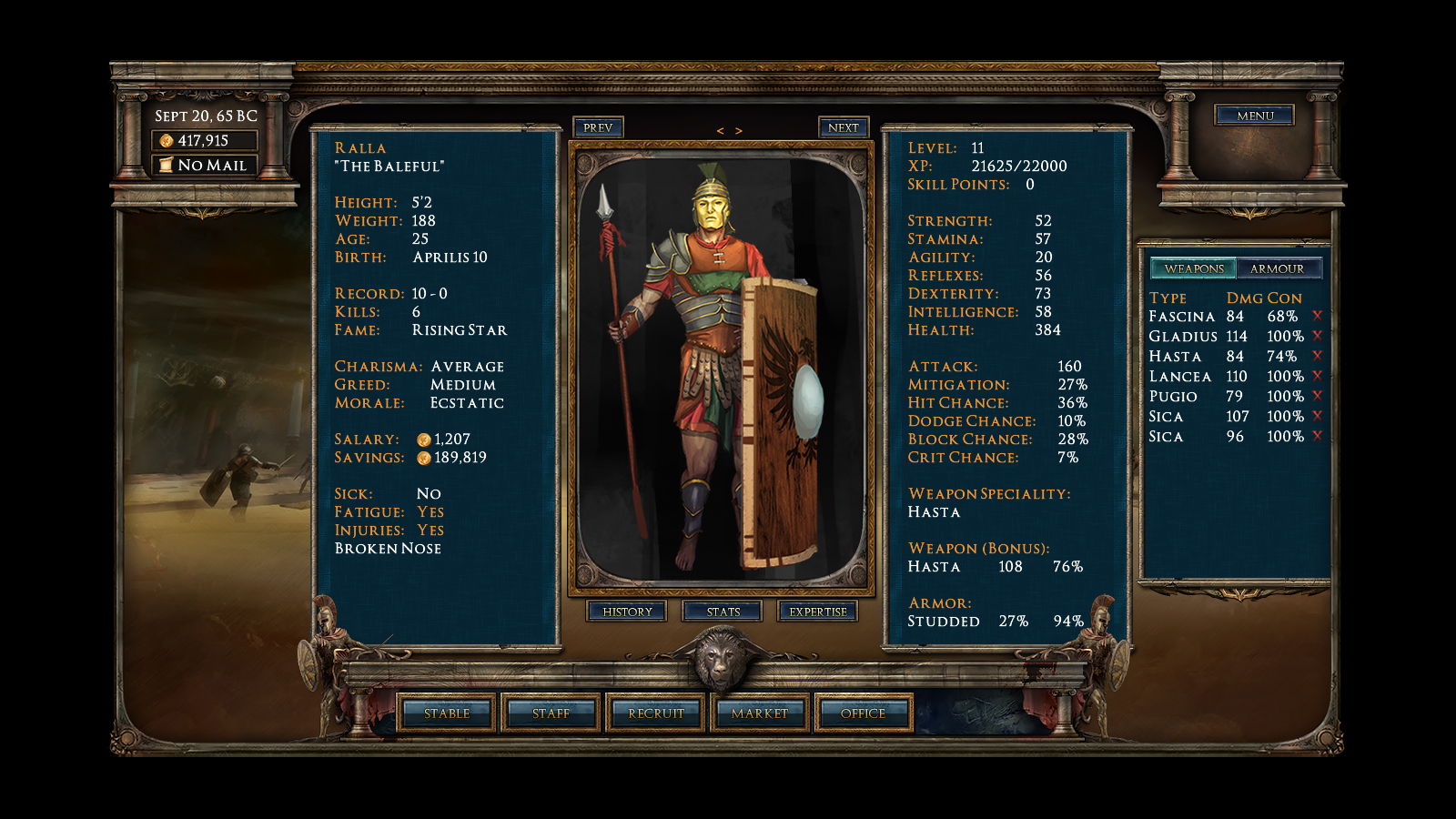Remove the Fascina weapon with its red X
The height and width of the screenshot is (819, 1456).
(1317, 316)
